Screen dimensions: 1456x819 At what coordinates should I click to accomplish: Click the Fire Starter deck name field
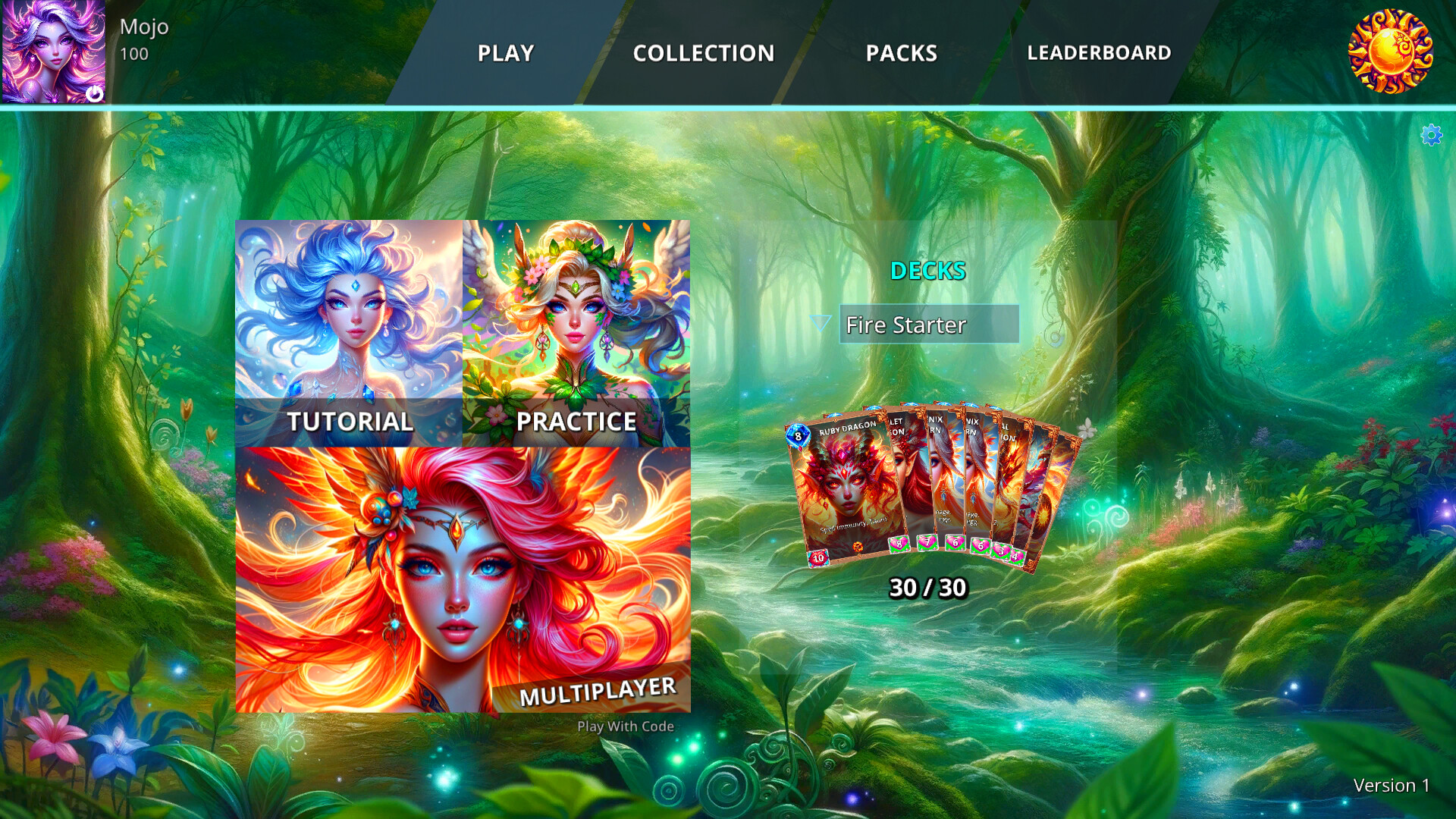pos(929,325)
